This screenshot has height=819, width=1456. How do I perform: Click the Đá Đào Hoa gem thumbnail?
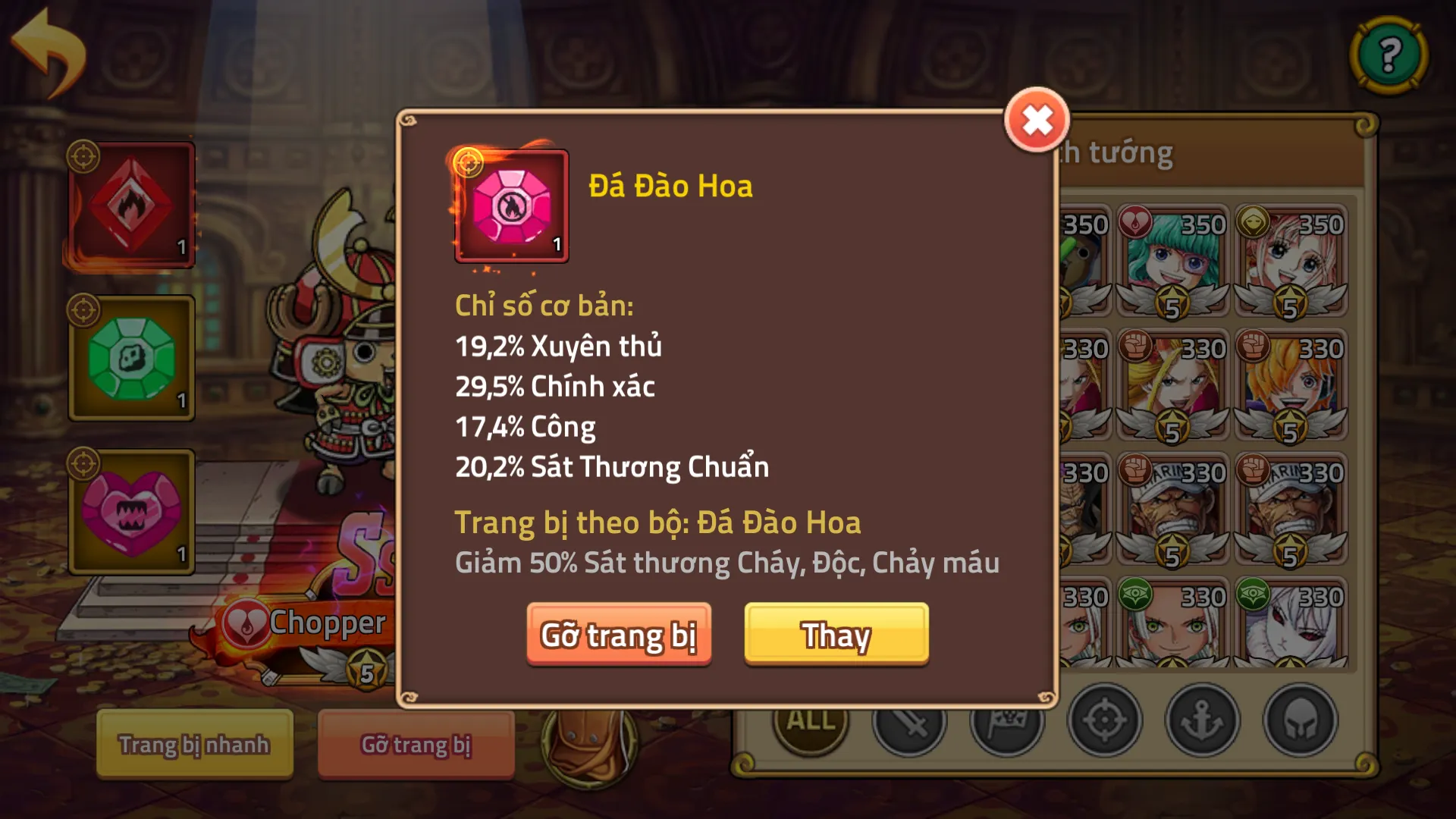512,206
